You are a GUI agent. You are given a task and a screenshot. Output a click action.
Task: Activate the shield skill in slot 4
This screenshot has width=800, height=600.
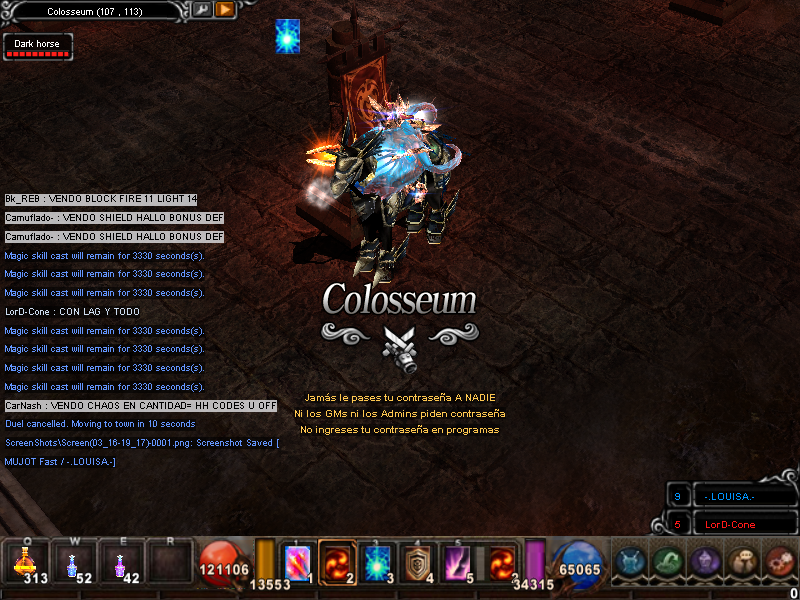(x=417, y=562)
